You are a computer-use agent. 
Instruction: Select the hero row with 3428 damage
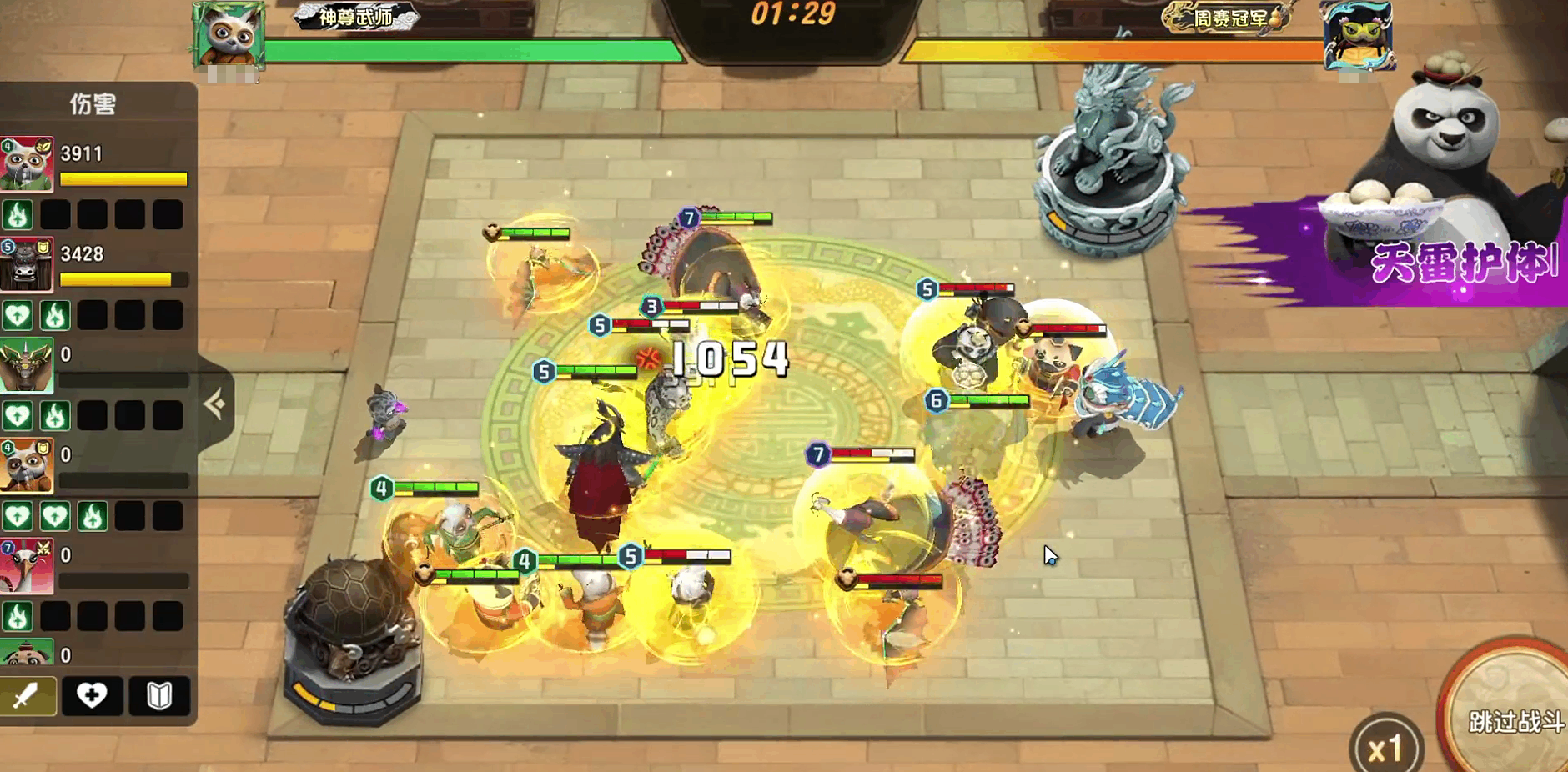96,265
